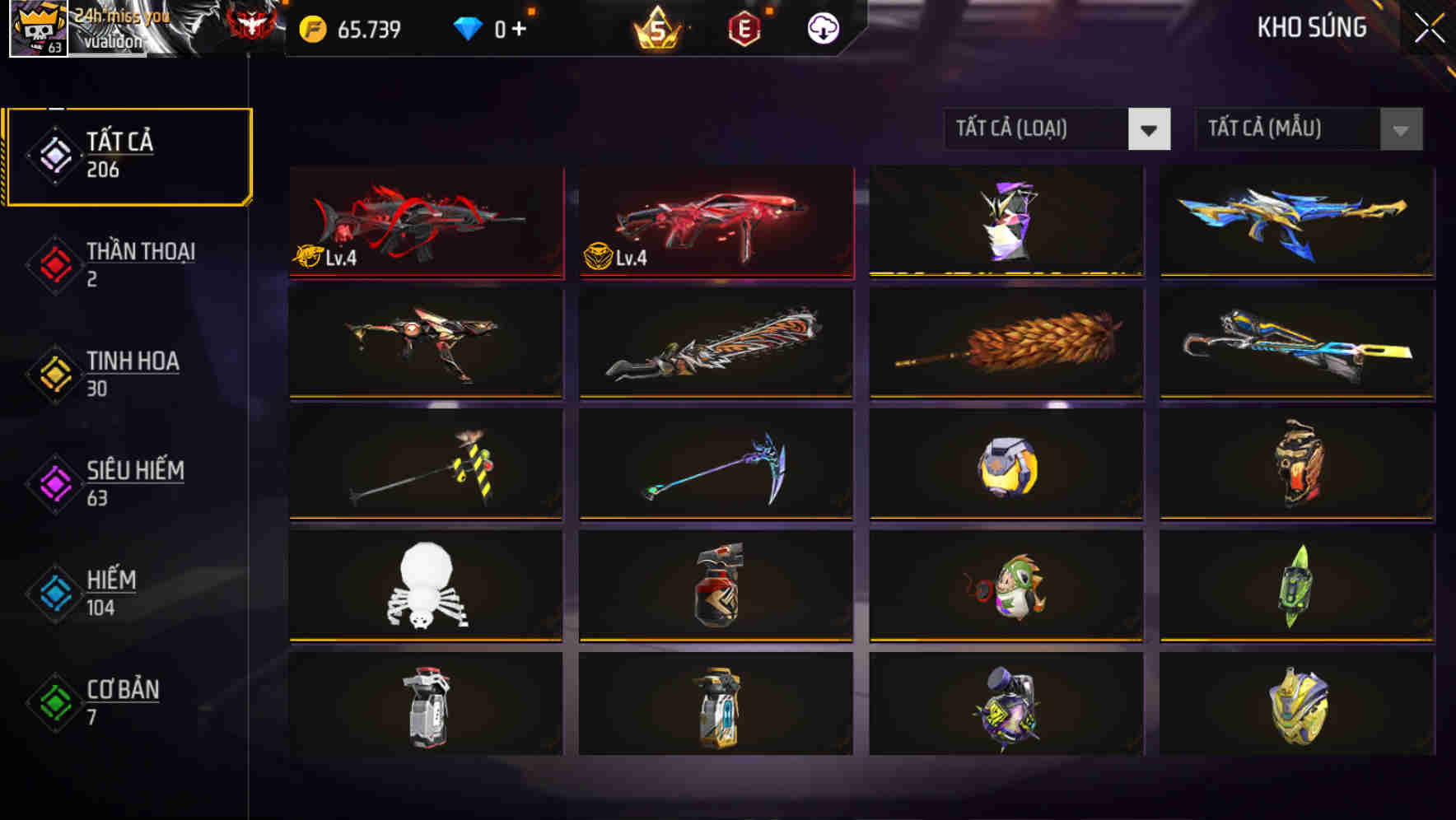Expand the LOẠI dropdown arrow button
The height and width of the screenshot is (820, 1456).
[1150, 129]
